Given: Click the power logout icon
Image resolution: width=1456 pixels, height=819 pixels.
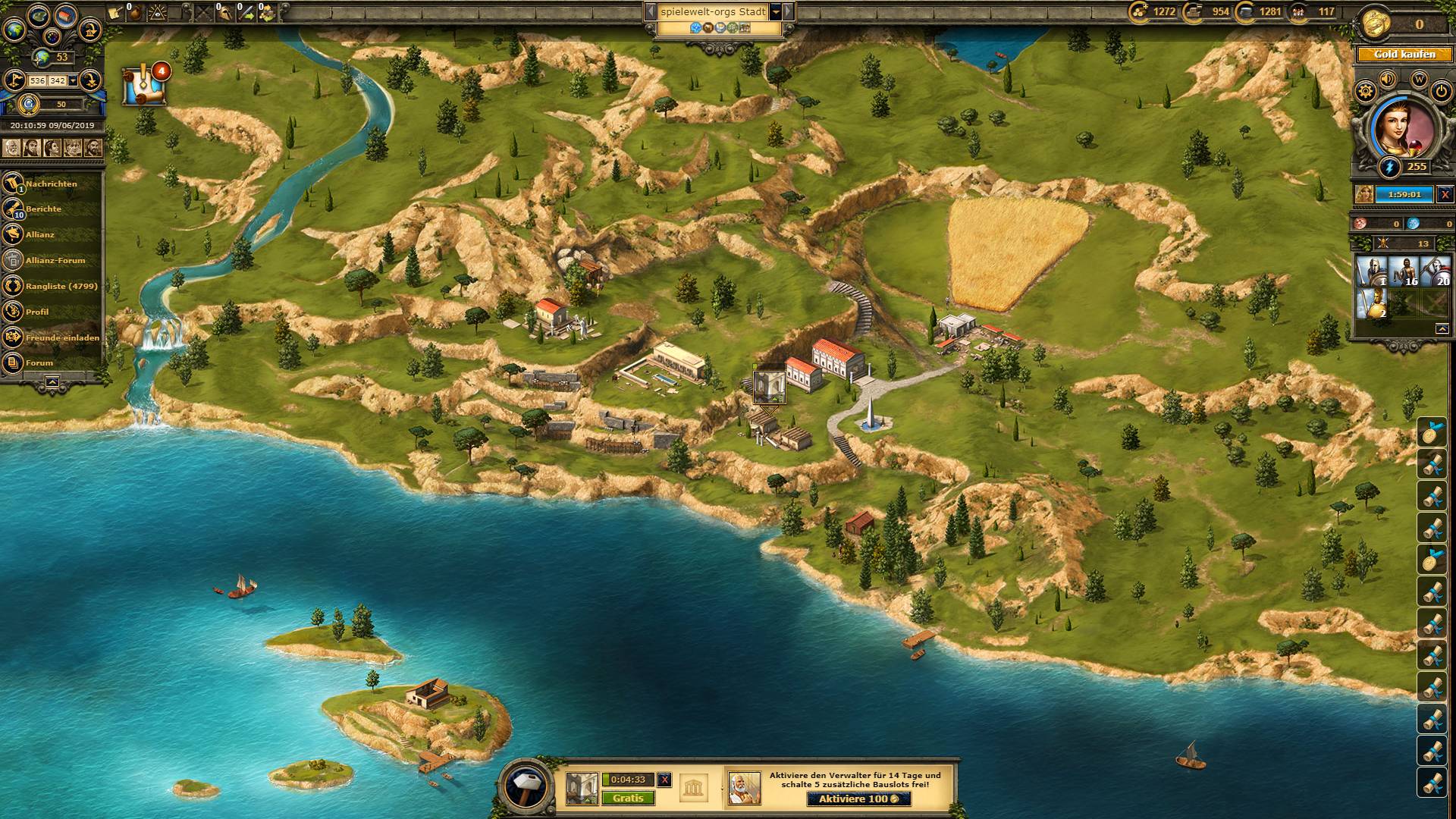Looking at the screenshot, I should [x=1441, y=92].
